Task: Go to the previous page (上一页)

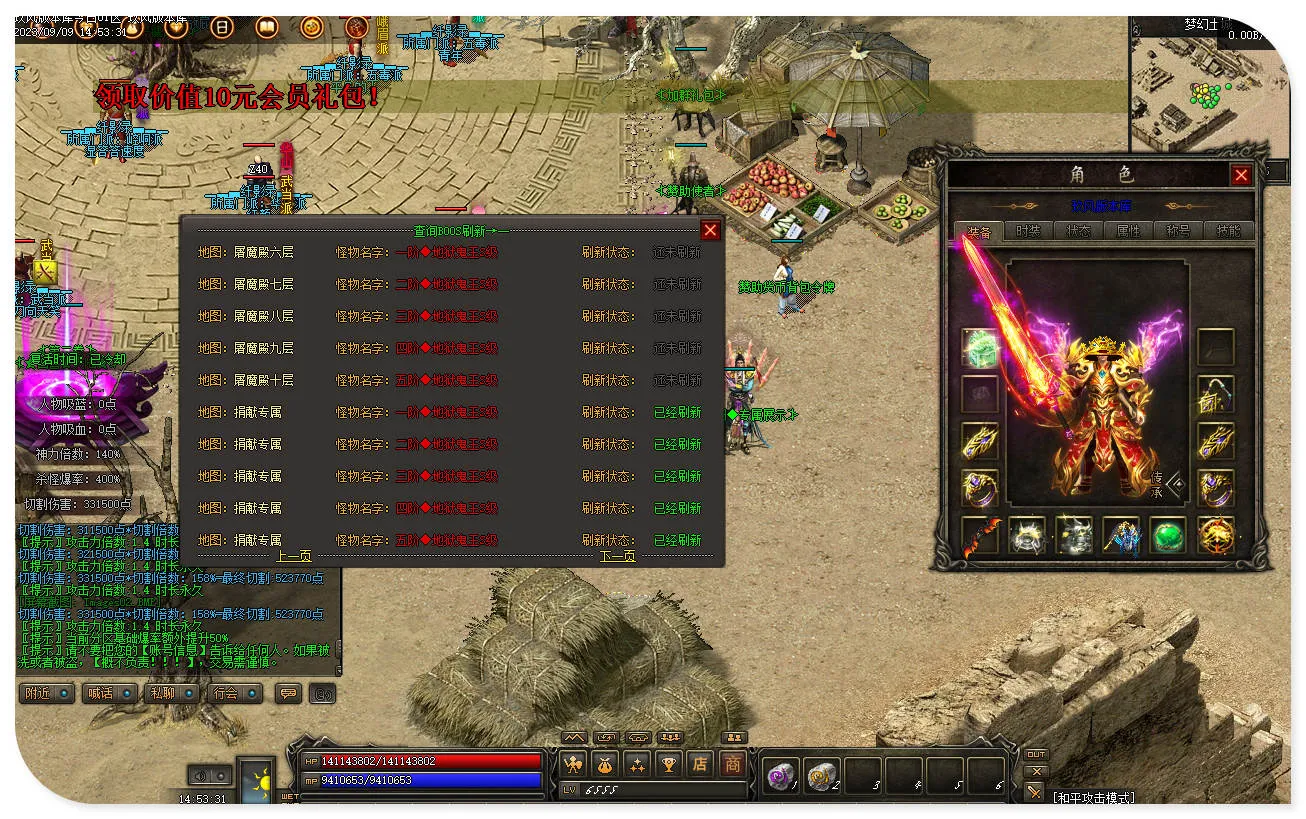Action: [293, 556]
